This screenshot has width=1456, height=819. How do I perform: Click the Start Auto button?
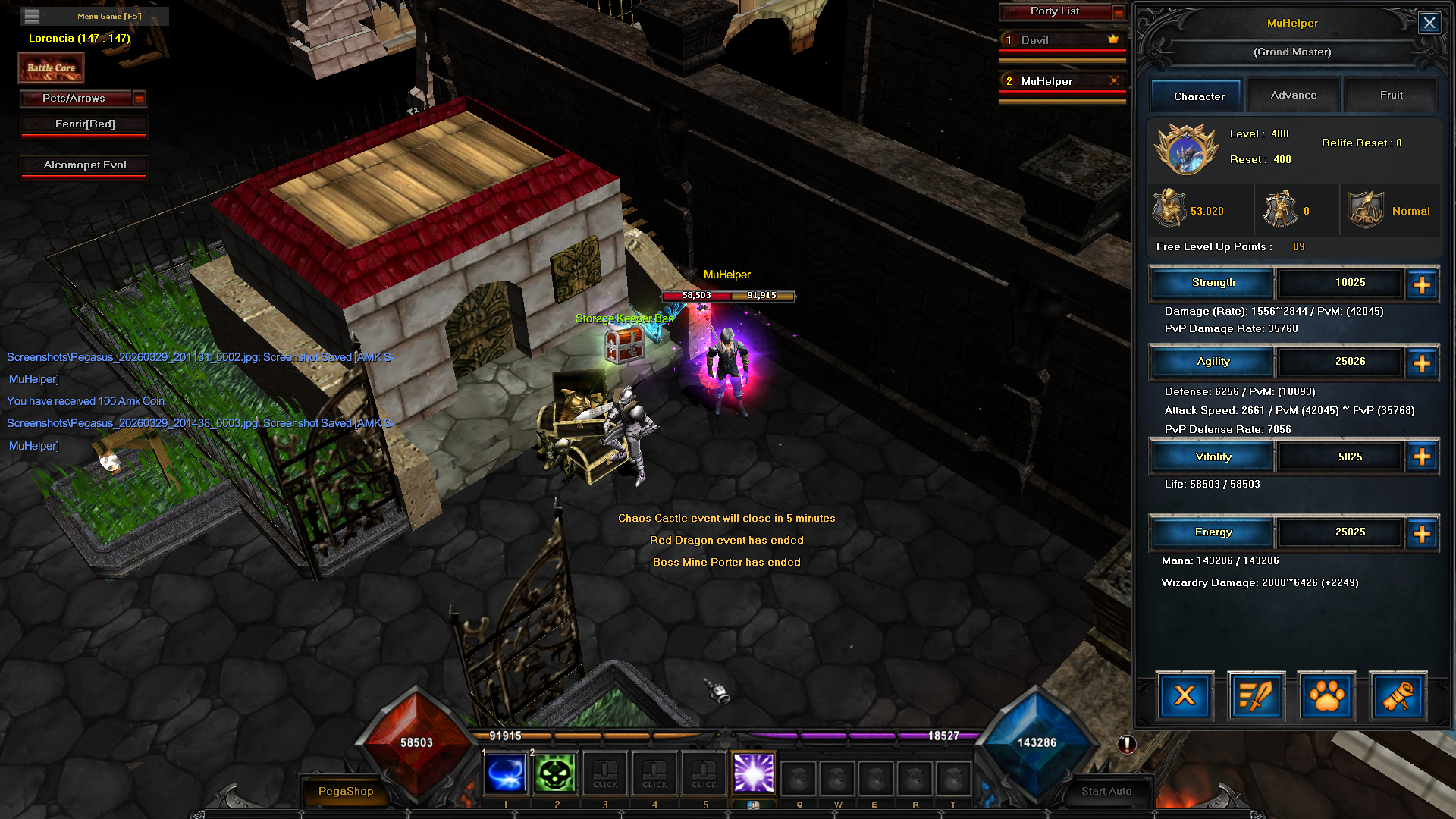(x=1106, y=791)
